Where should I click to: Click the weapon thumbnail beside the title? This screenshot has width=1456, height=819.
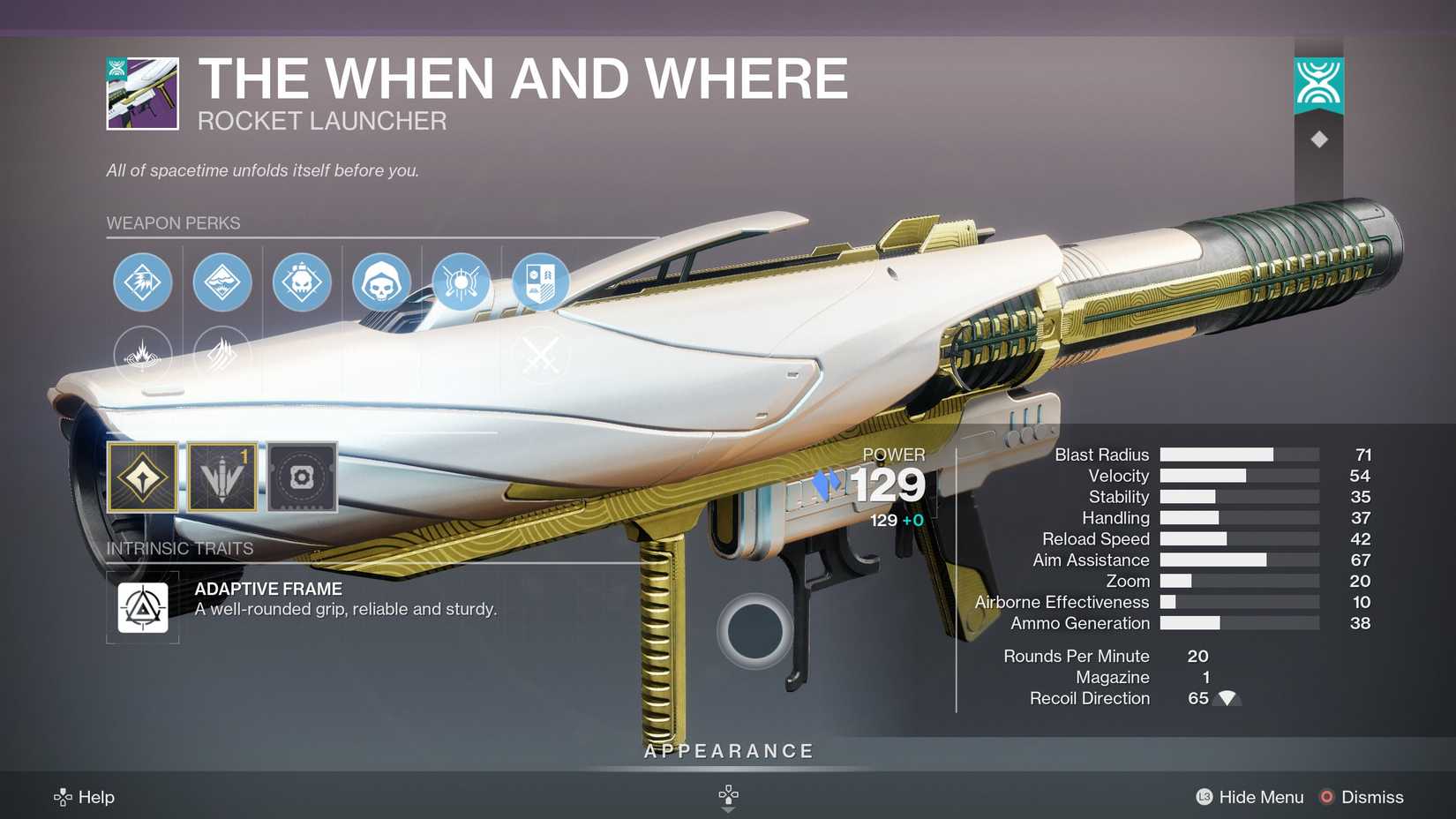point(142,93)
